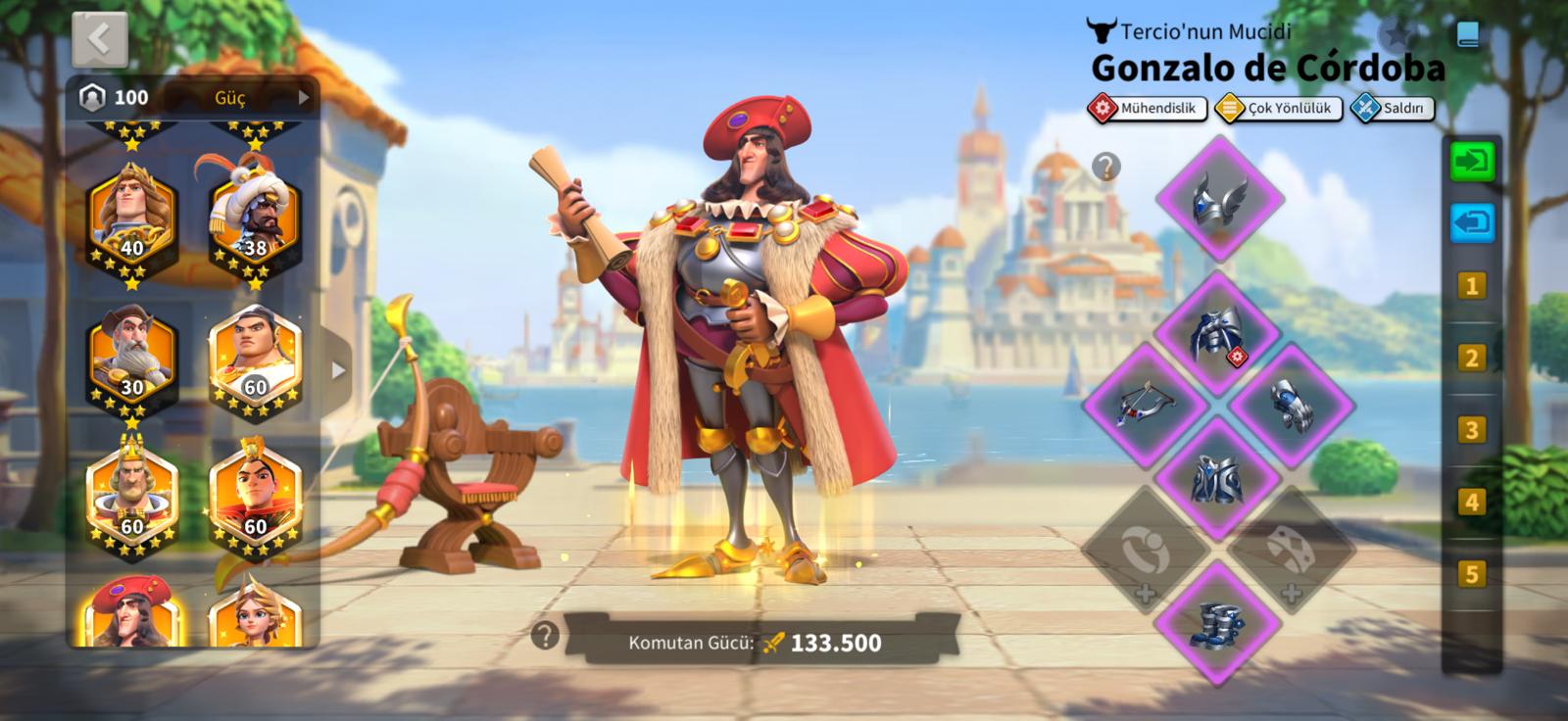The height and width of the screenshot is (721, 1568).
Task: Select the boots equipment slot
Action: 1217,623
